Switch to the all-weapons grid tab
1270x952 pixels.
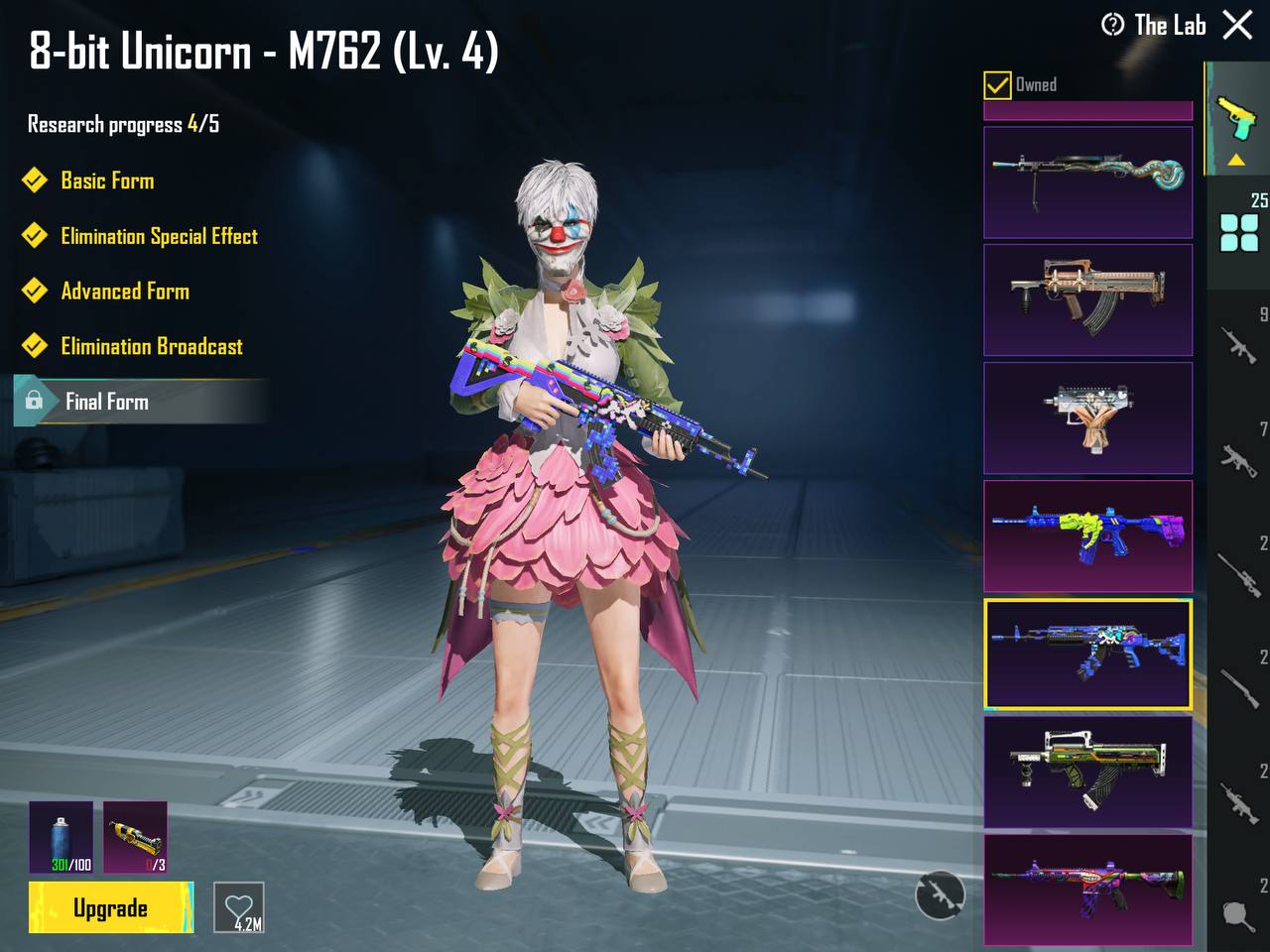[x=1239, y=232]
